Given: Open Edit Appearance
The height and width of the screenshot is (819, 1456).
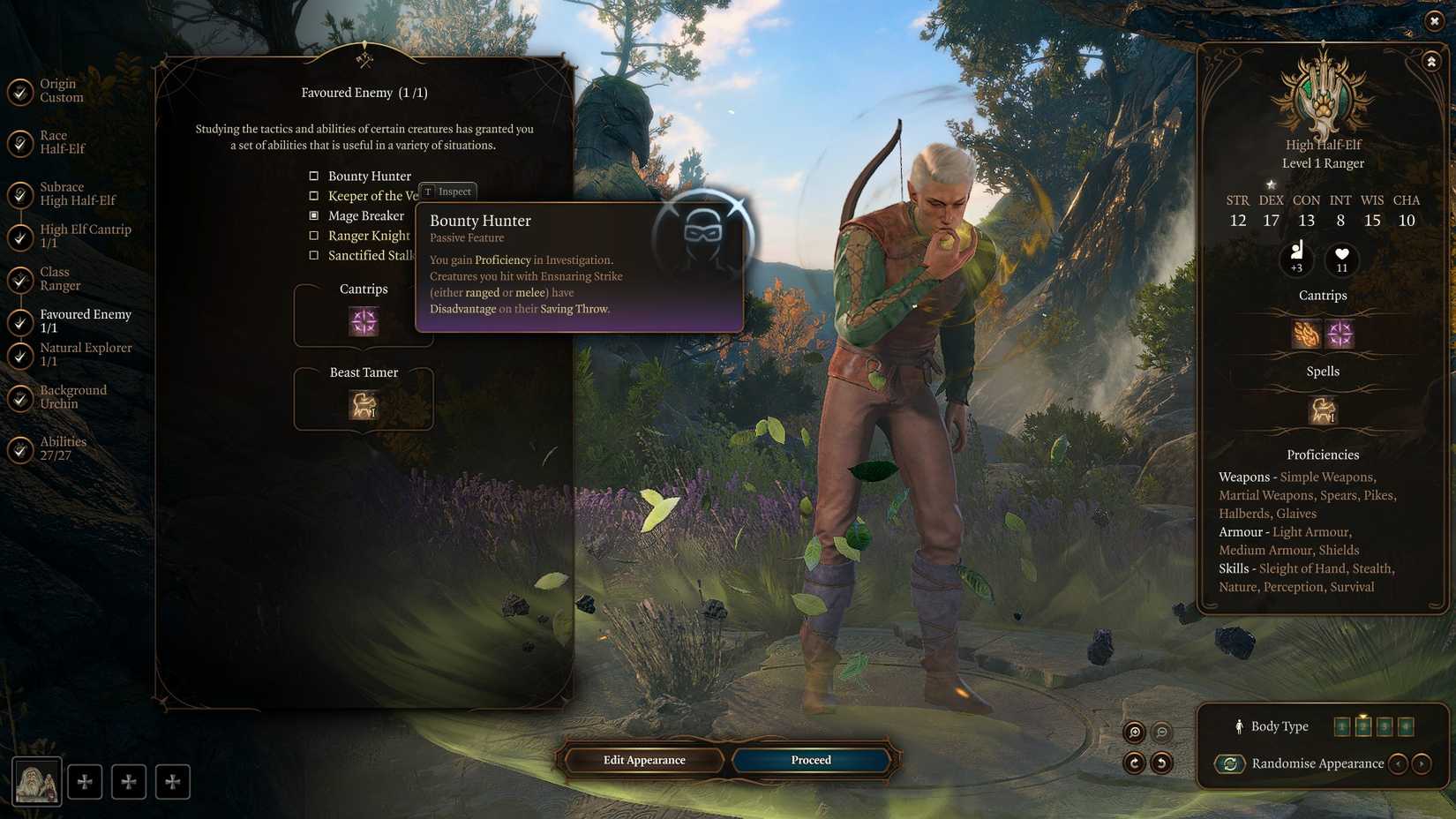Looking at the screenshot, I should point(643,760).
